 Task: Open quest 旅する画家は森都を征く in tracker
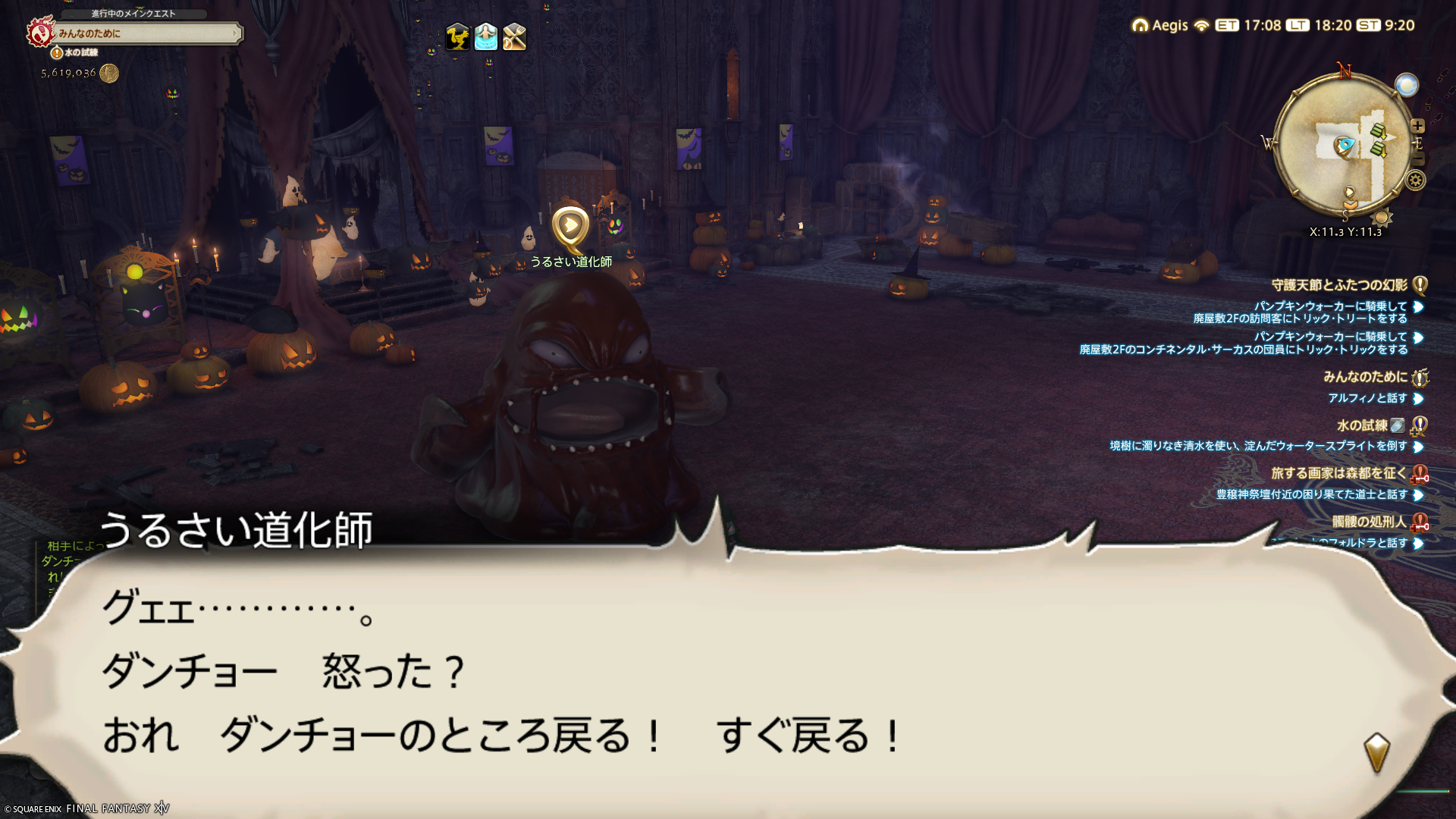[1338, 473]
